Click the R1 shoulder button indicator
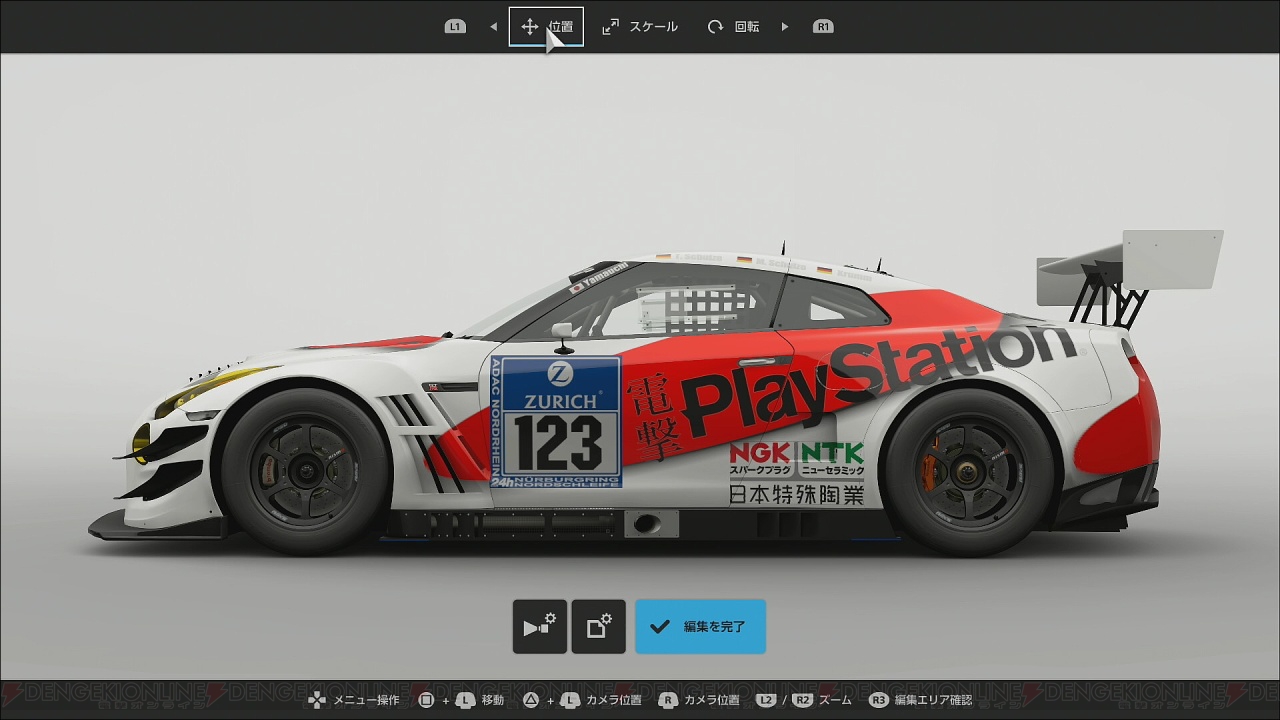This screenshot has height=720, width=1280. tap(823, 26)
